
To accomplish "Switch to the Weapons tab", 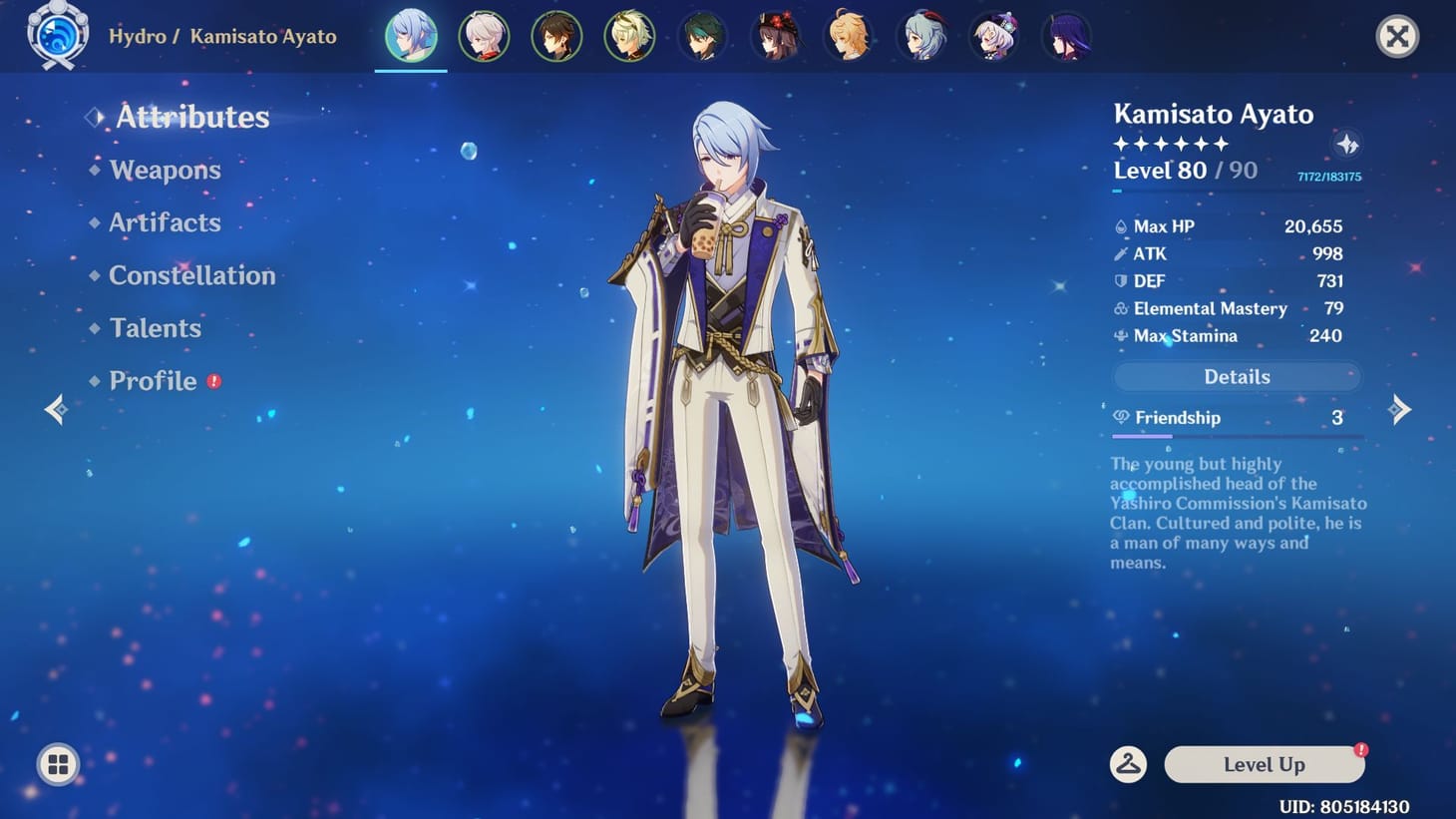I will (165, 170).
